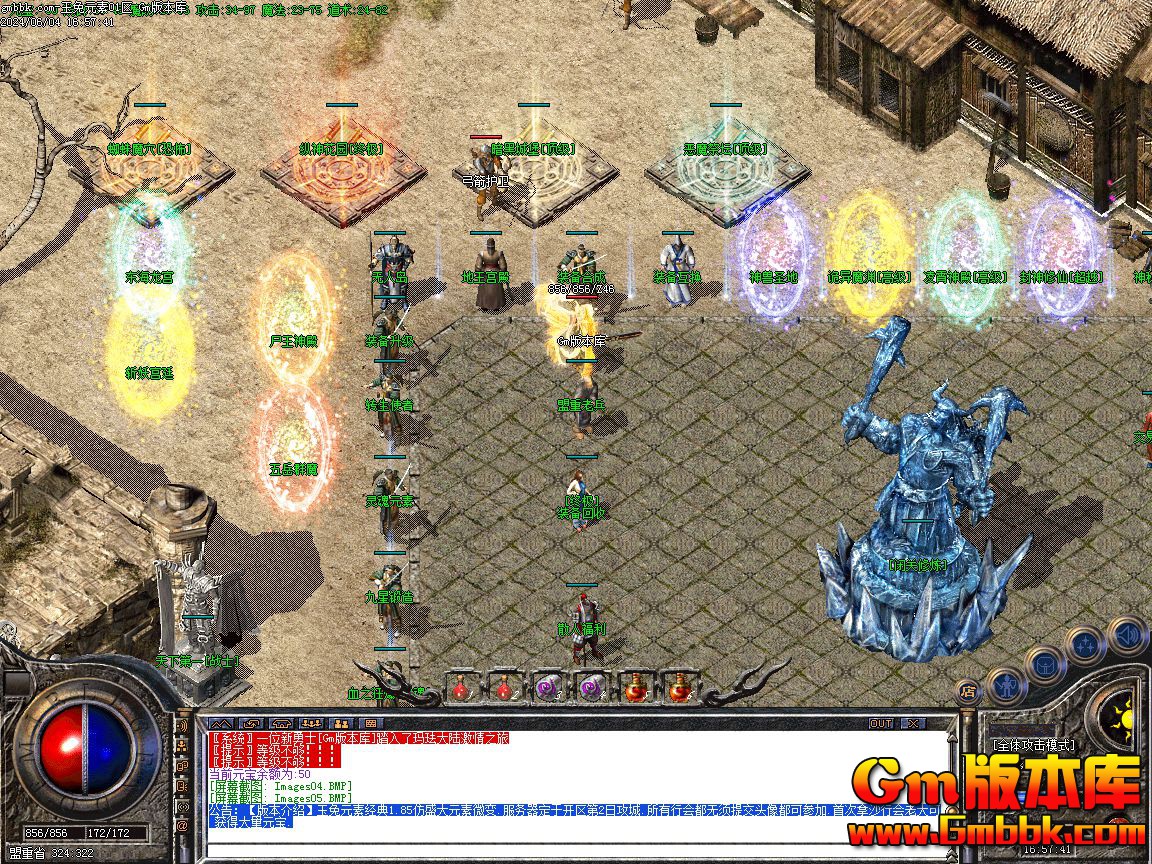Click the @ icon beside the chat
The height and width of the screenshot is (864, 1152).
(182, 826)
